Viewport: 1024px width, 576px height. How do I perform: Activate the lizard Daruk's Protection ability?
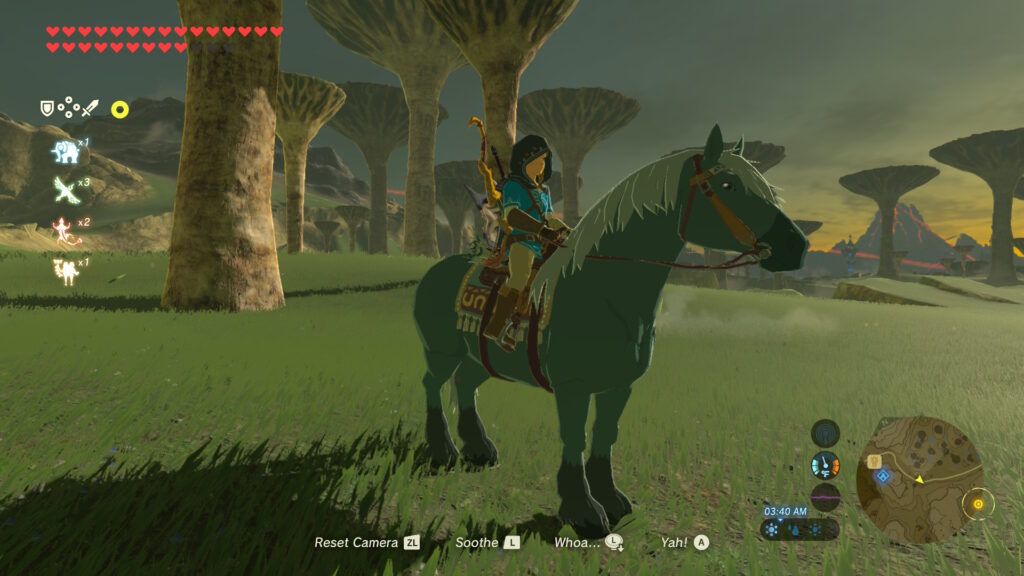point(65,230)
